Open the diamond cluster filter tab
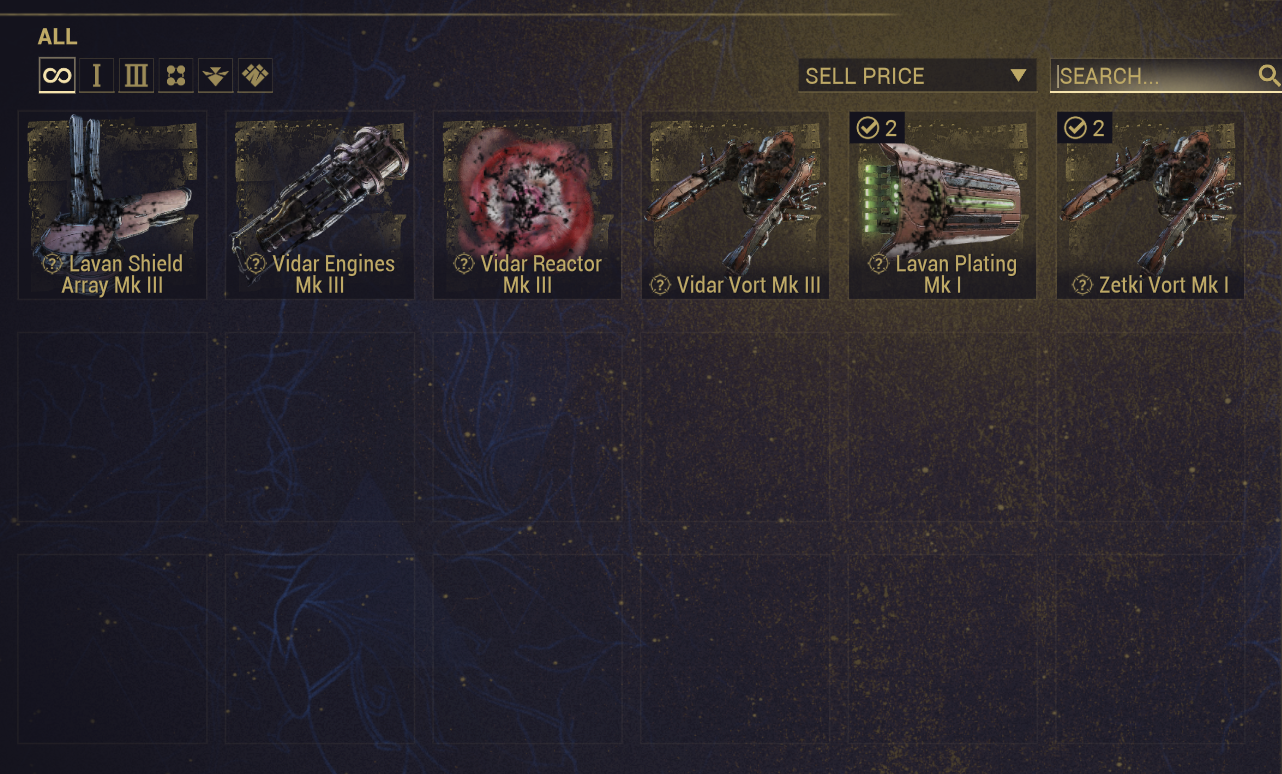This screenshot has width=1282, height=774. pyautogui.click(x=255, y=76)
